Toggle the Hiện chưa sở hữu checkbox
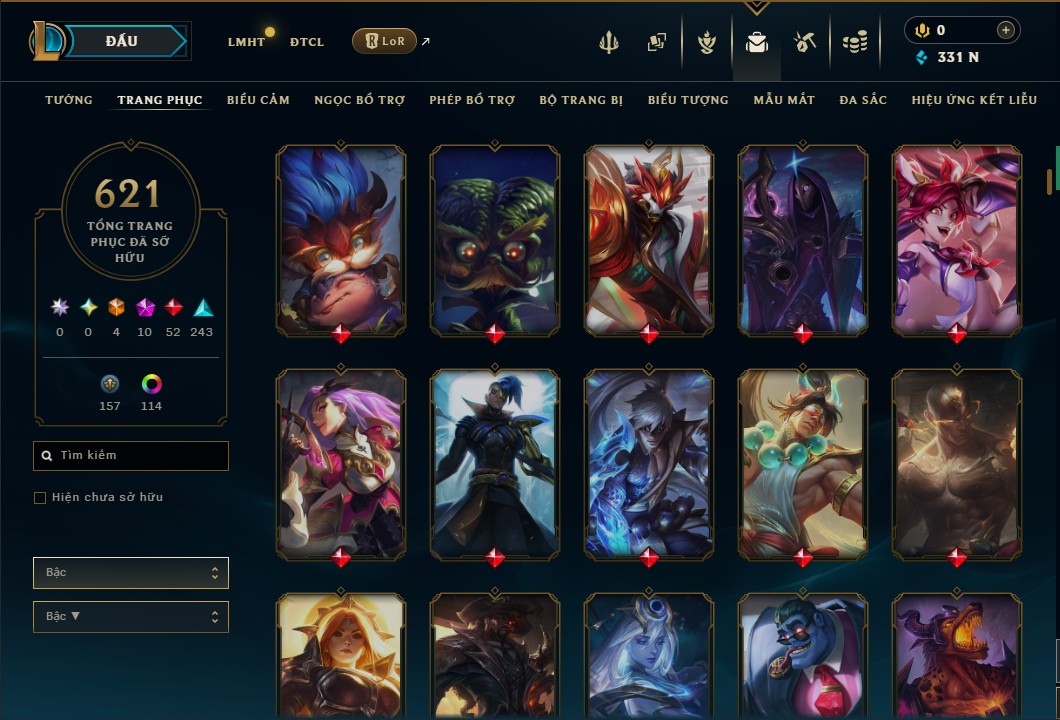Viewport: 1060px width, 720px height. click(40, 498)
